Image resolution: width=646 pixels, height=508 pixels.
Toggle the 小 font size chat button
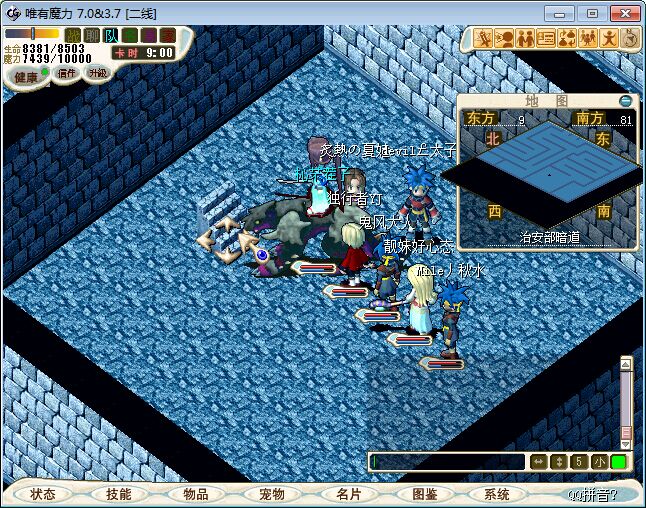[x=599, y=462]
